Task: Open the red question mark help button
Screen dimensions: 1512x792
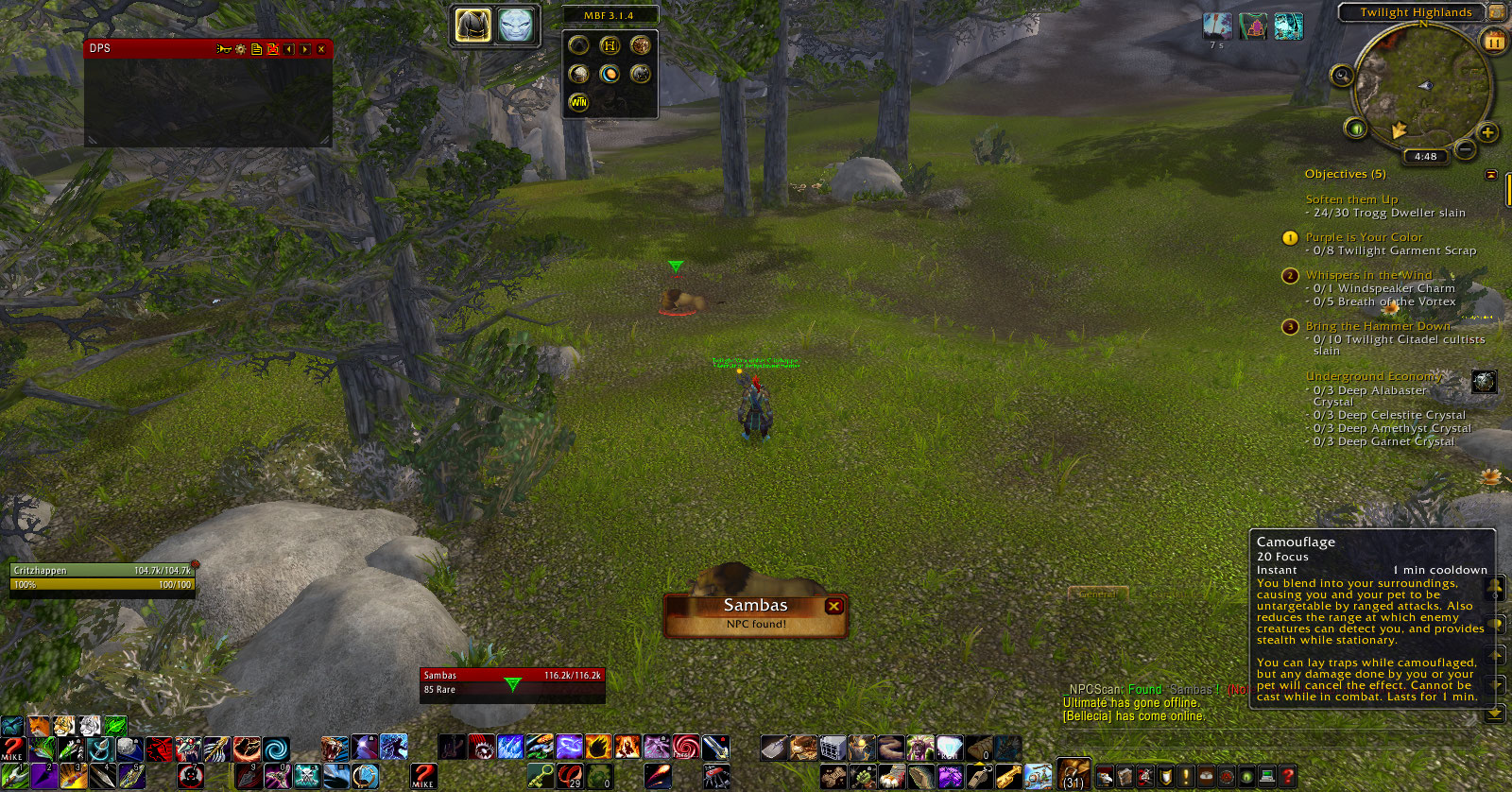Action: (x=1287, y=777)
